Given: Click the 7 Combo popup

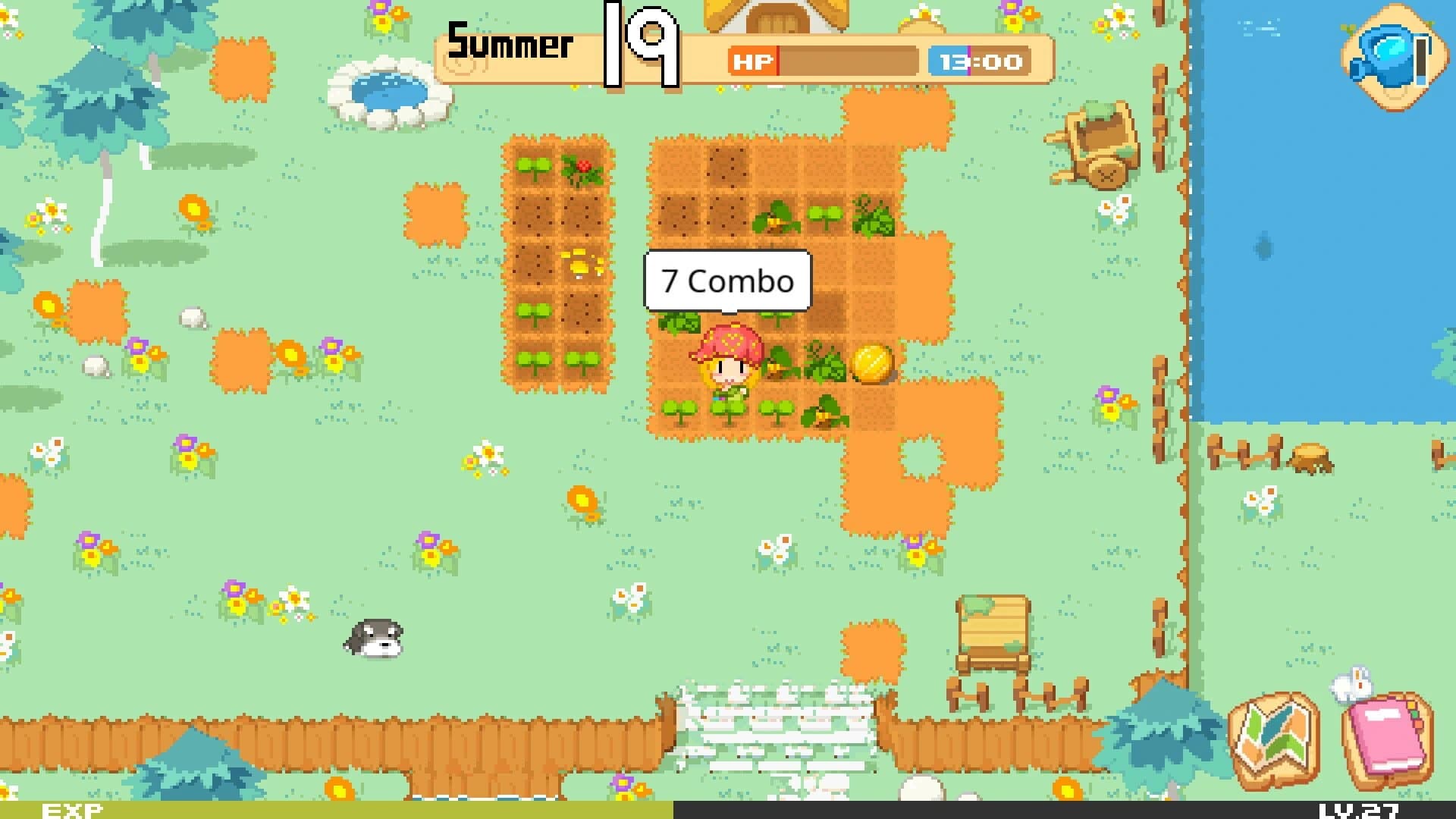Looking at the screenshot, I should coord(726,282).
